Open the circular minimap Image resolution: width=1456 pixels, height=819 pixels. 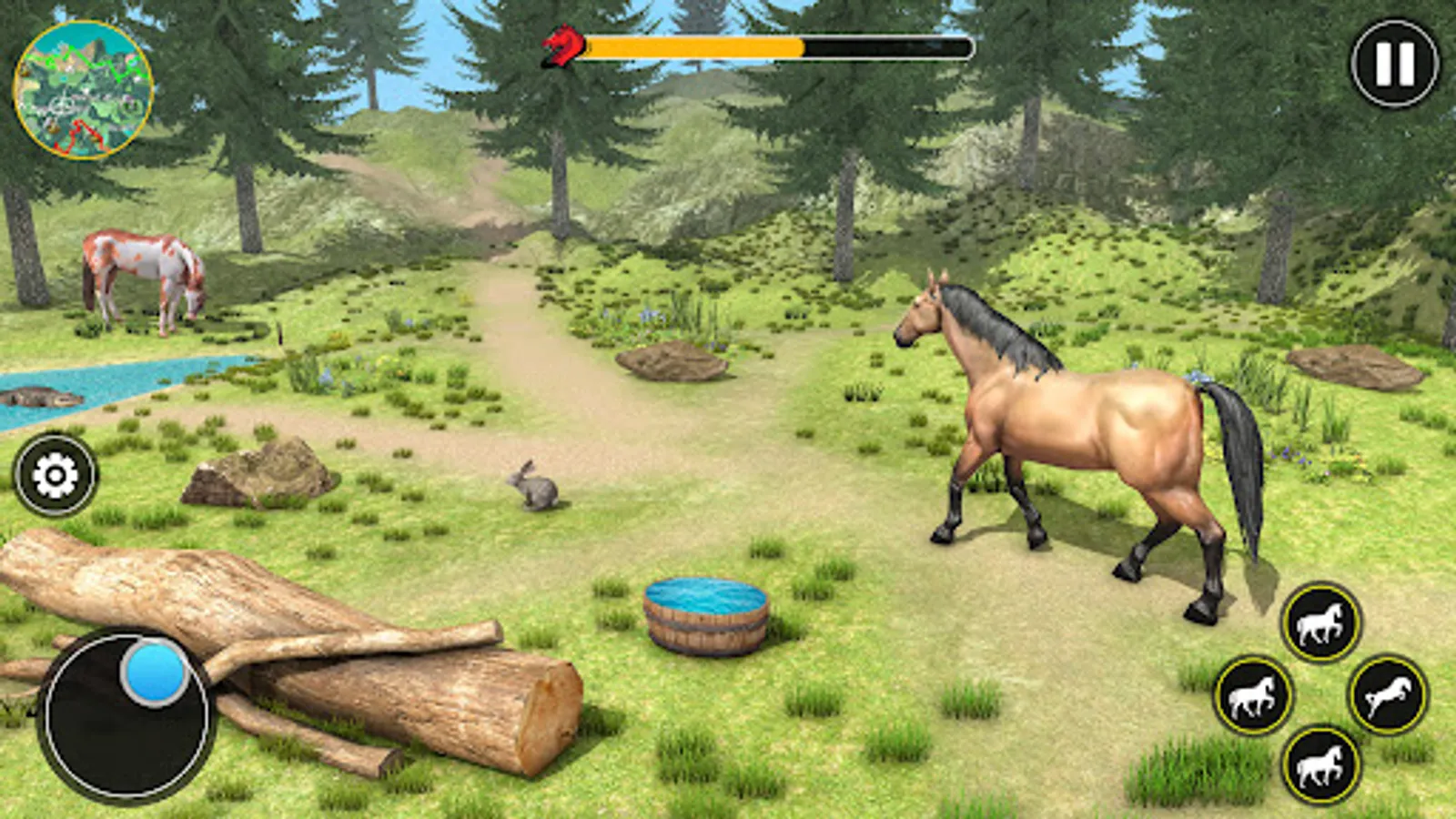(x=82, y=86)
